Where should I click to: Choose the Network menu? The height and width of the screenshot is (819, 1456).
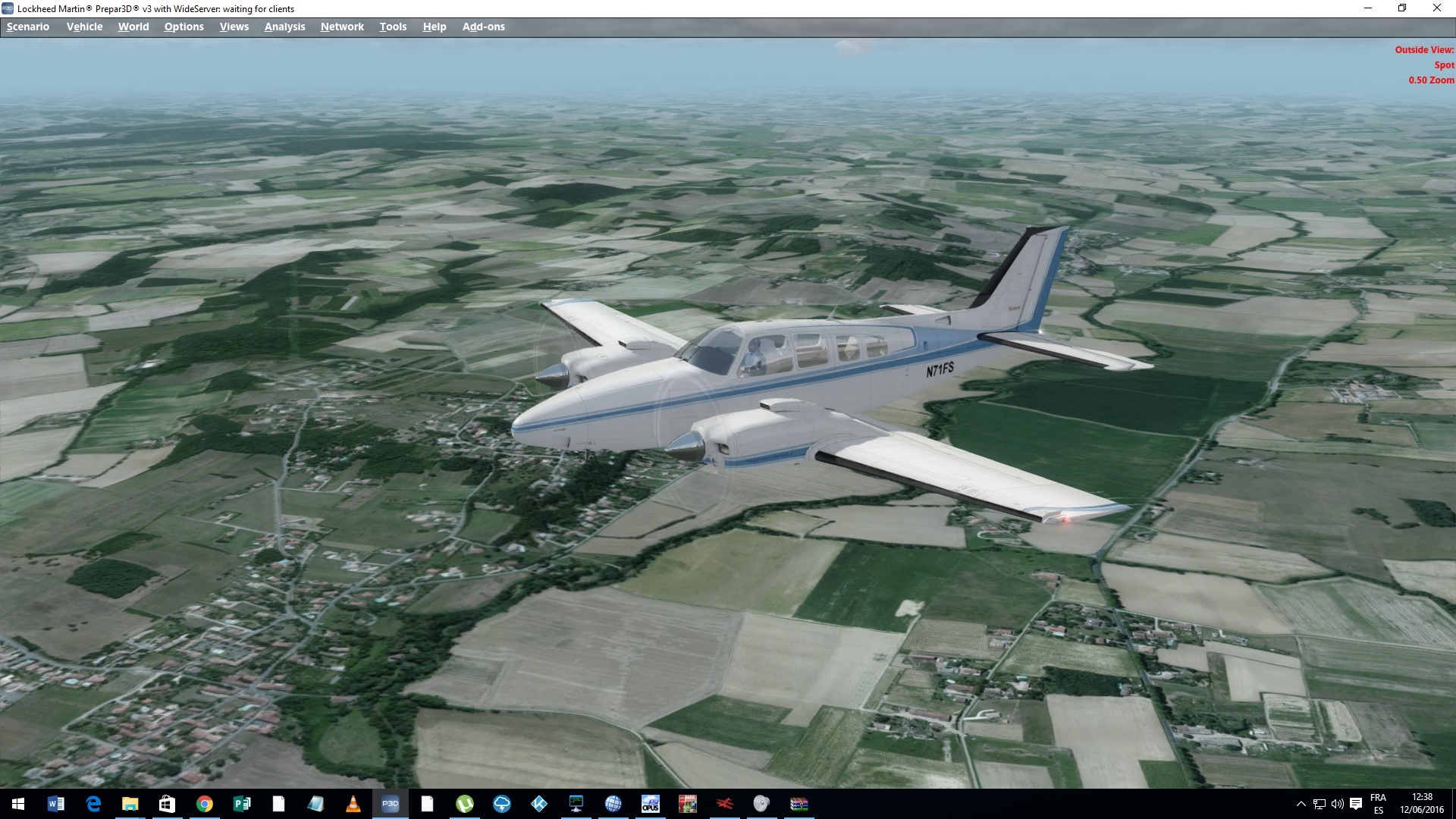click(342, 27)
